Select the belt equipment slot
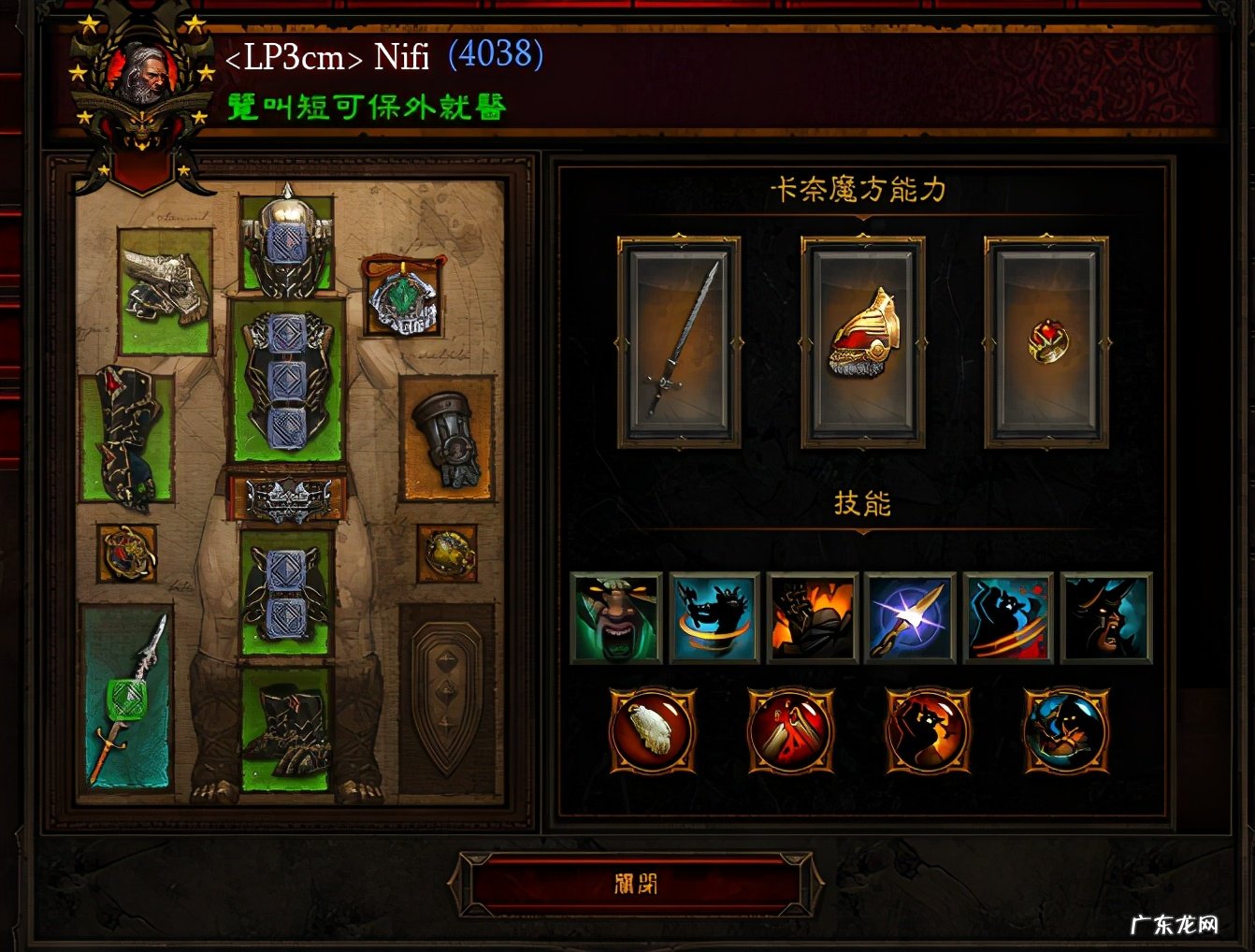This screenshot has height=952, width=1255. click(287, 498)
